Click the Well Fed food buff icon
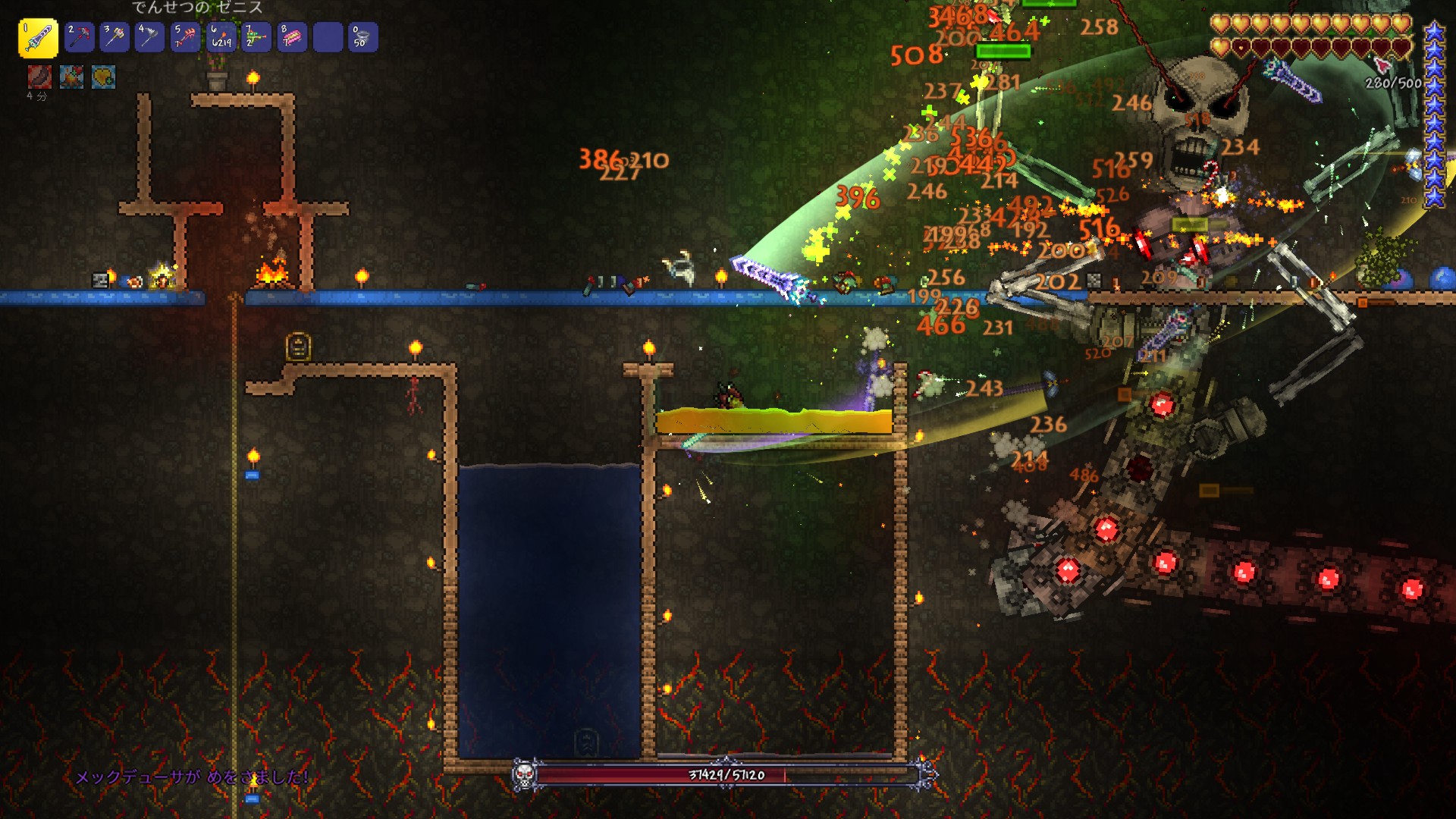The image size is (1456, 819). (39, 77)
